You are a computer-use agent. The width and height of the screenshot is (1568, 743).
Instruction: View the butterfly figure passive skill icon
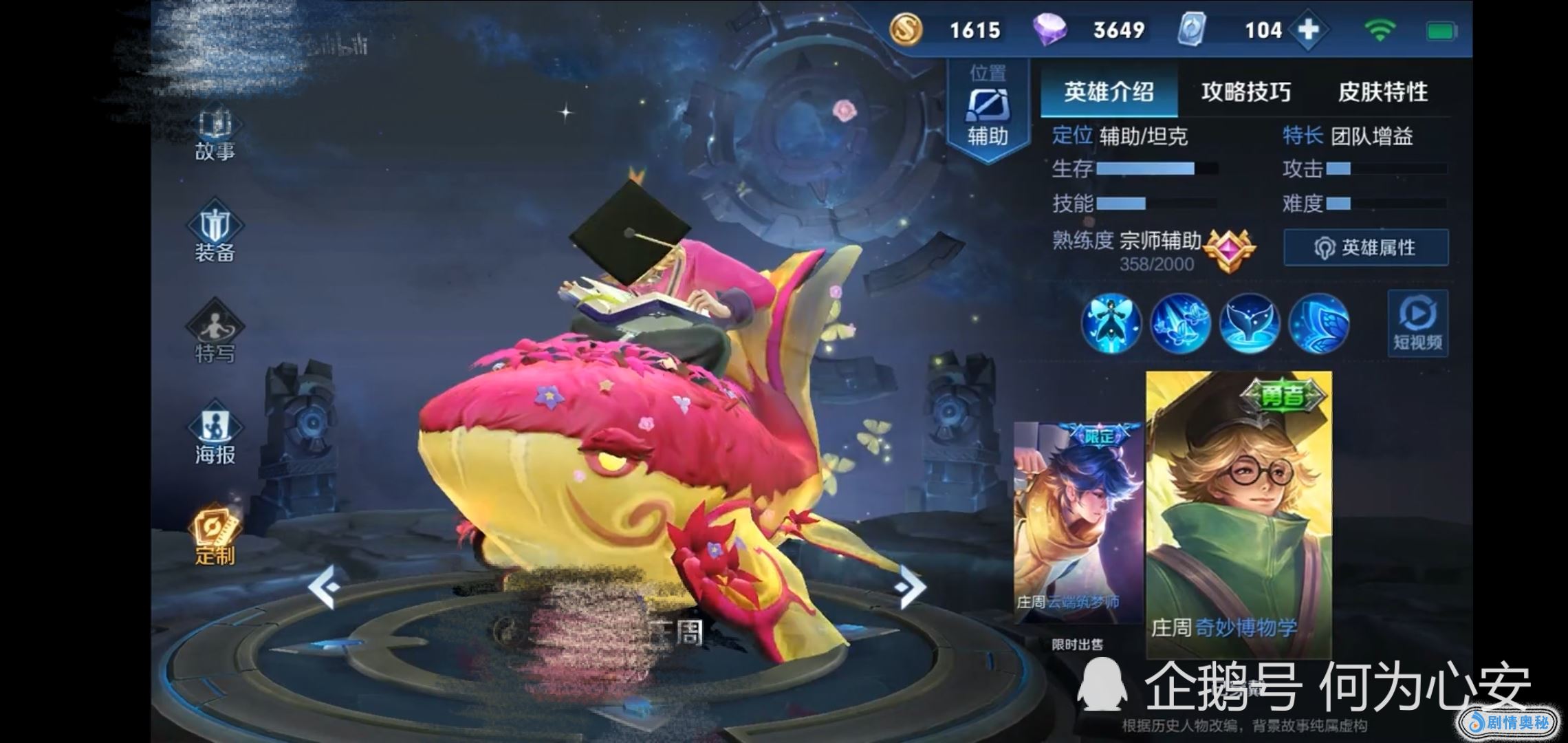tap(1111, 323)
